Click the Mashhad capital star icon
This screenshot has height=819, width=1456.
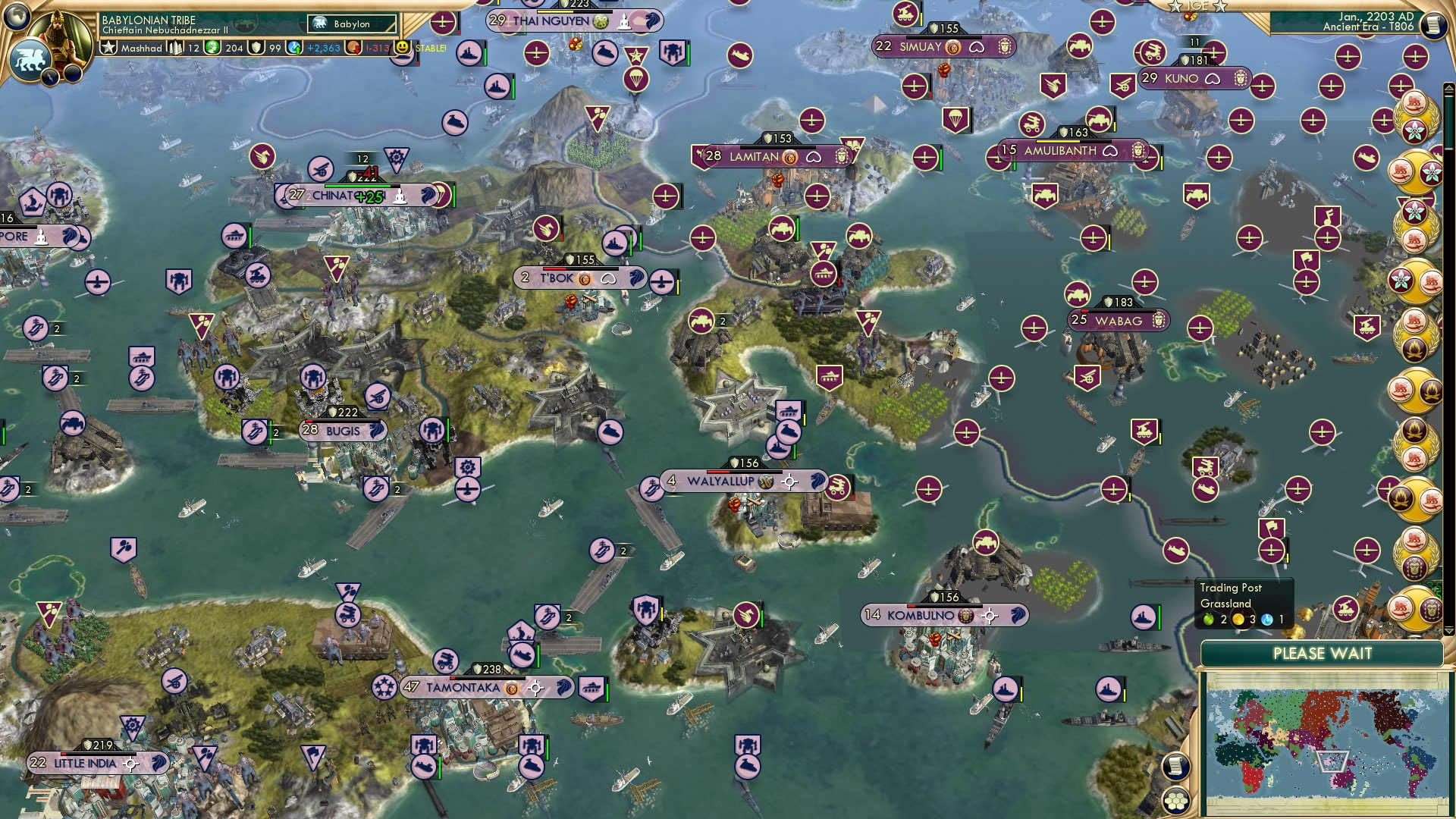pos(108,47)
